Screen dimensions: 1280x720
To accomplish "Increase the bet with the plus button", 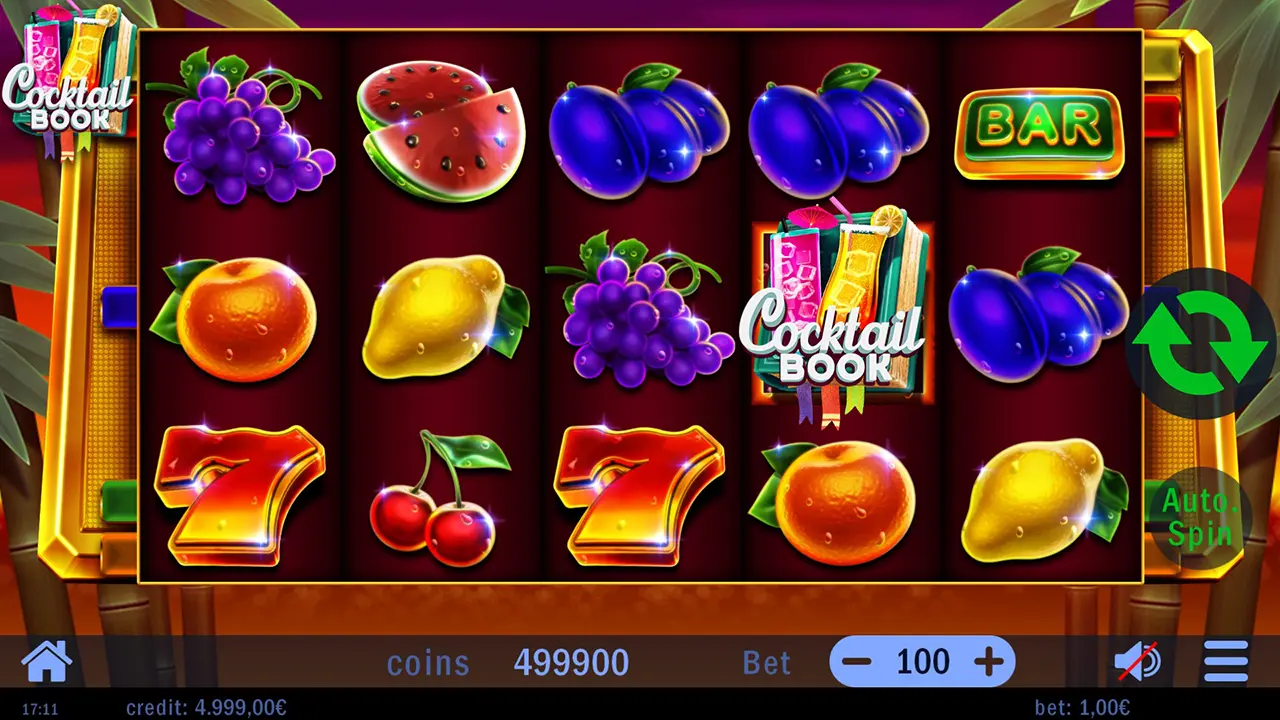I will click(x=987, y=661).
